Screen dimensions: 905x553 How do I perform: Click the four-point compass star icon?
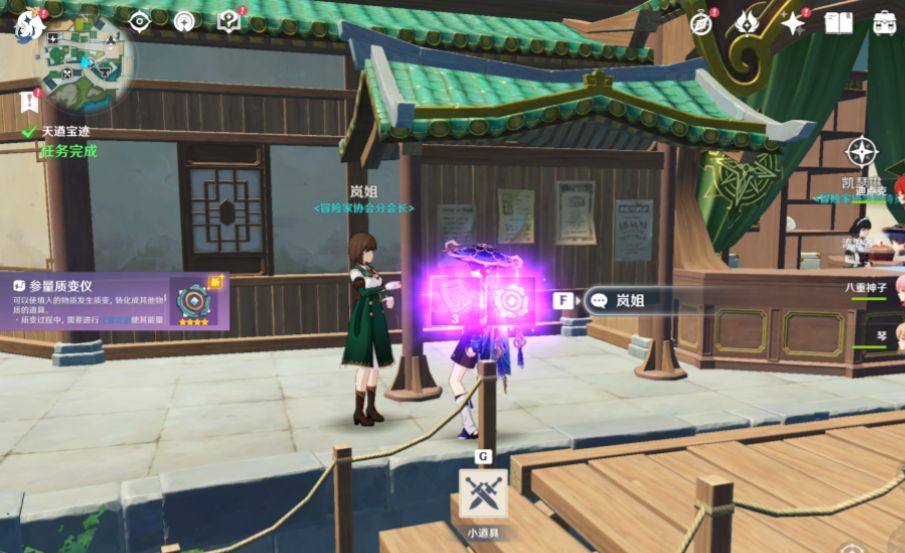coord(860,153)
